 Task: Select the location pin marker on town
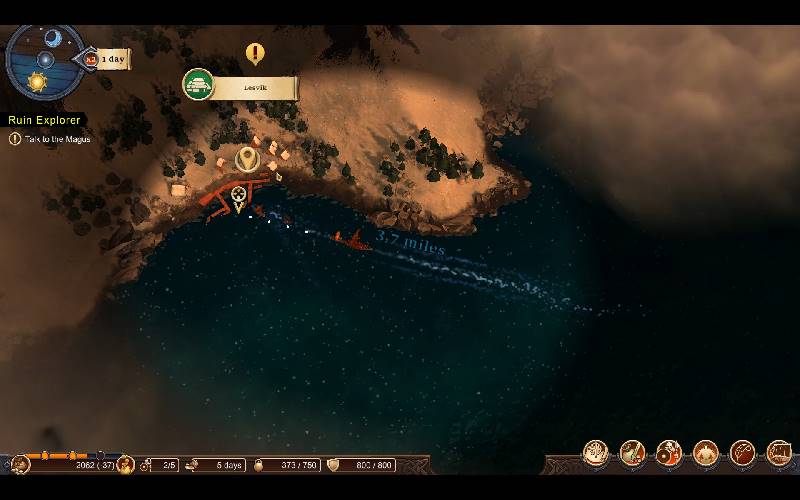click(246, 159)
